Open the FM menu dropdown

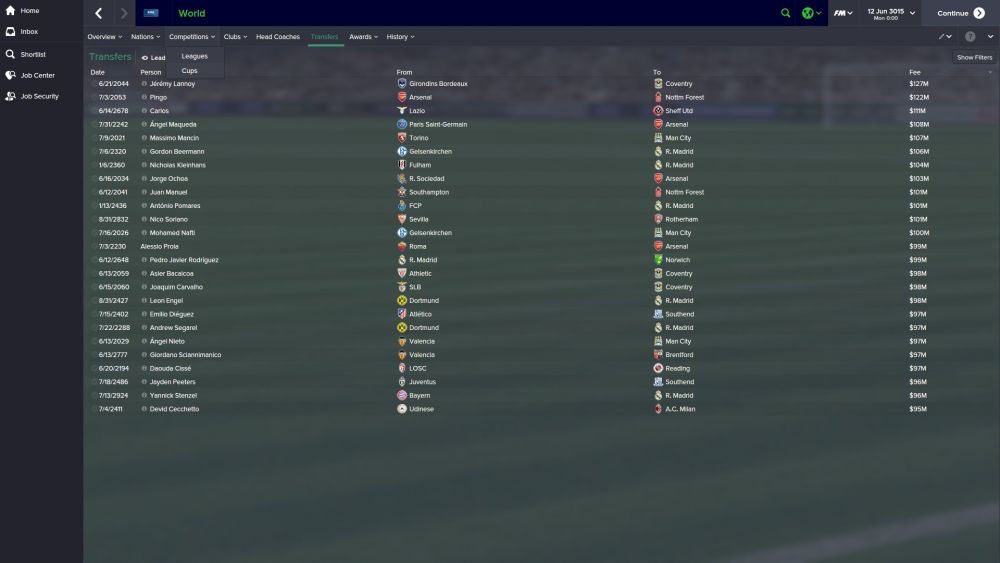[x=843, y=13]
